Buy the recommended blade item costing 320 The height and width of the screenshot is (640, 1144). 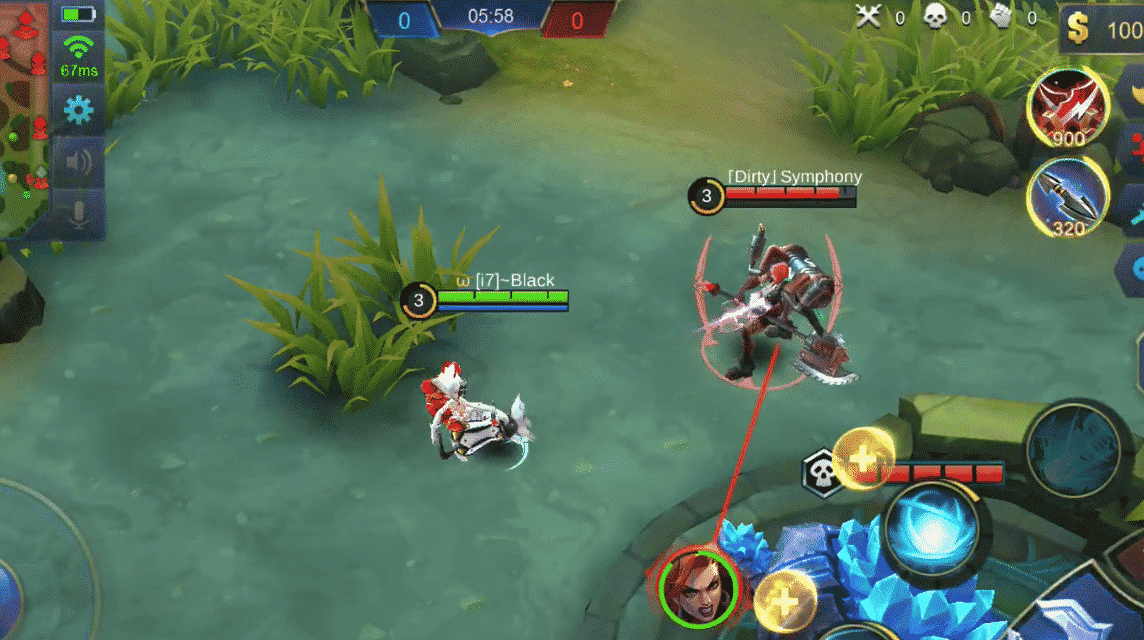click(x=1067, y=198)
